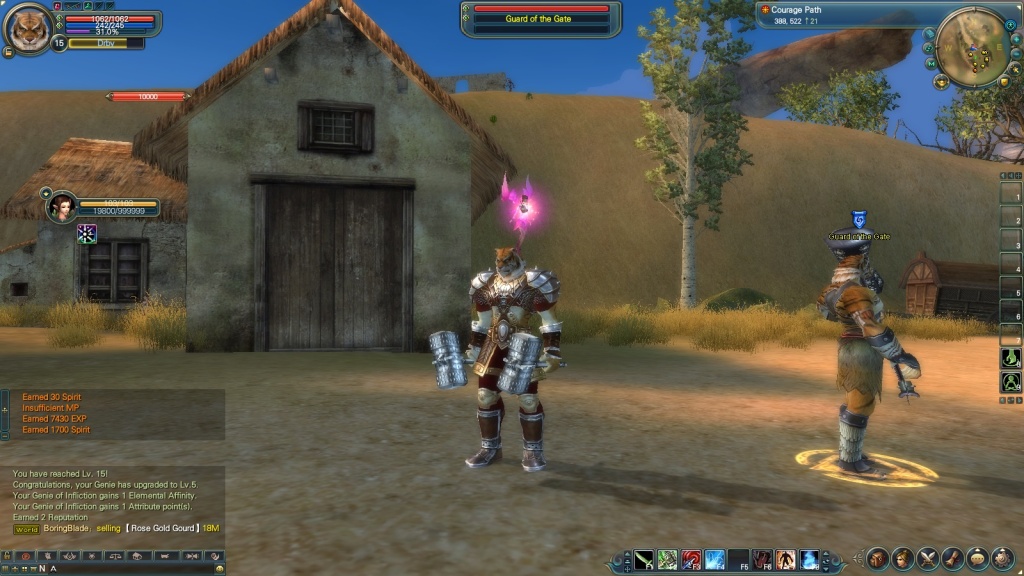Screen dimensions: 1024x576
Task: Click the tiger character portrait
Action: coord(28,27)
